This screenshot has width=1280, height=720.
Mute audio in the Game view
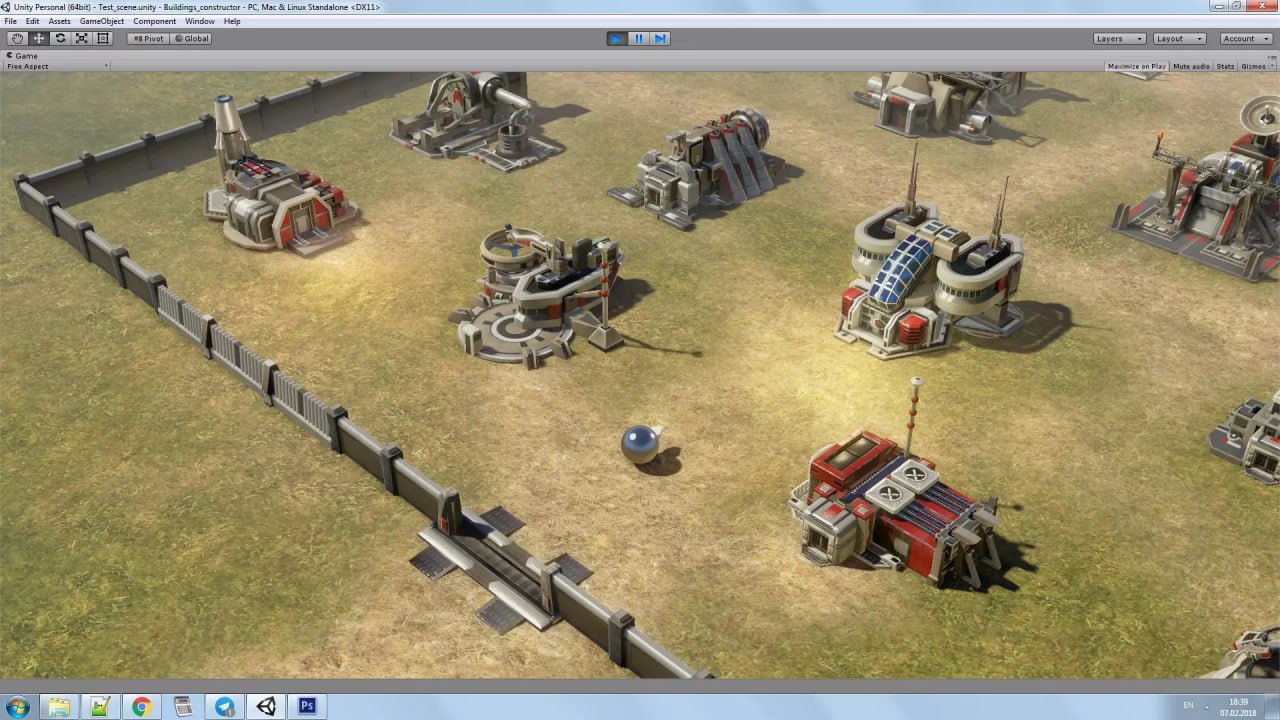click(x=1190, y=66)
